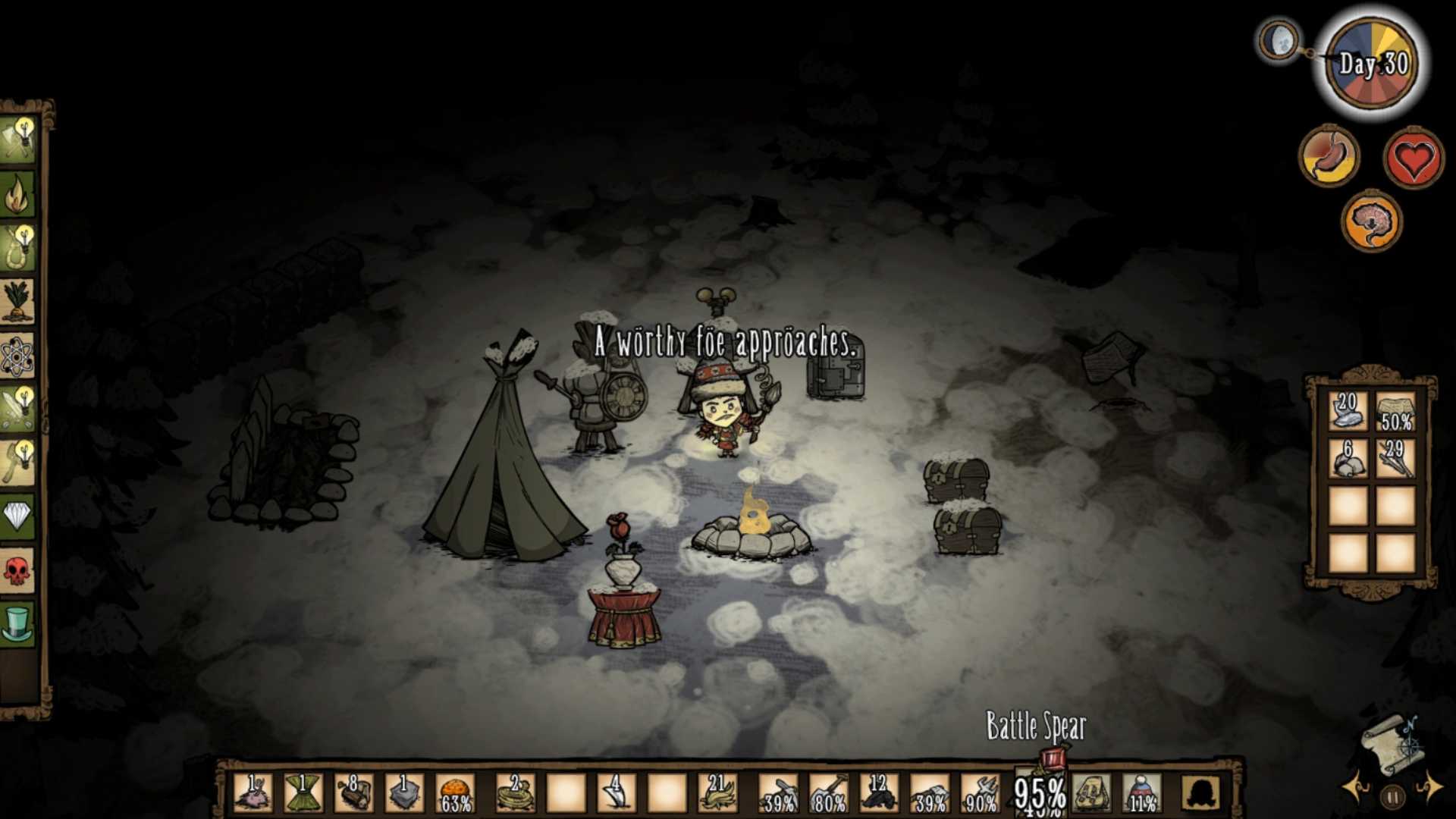Select the stack of 8 logs
The width and height of the screenshot is (1456, 819).
[x=353, y=793]
